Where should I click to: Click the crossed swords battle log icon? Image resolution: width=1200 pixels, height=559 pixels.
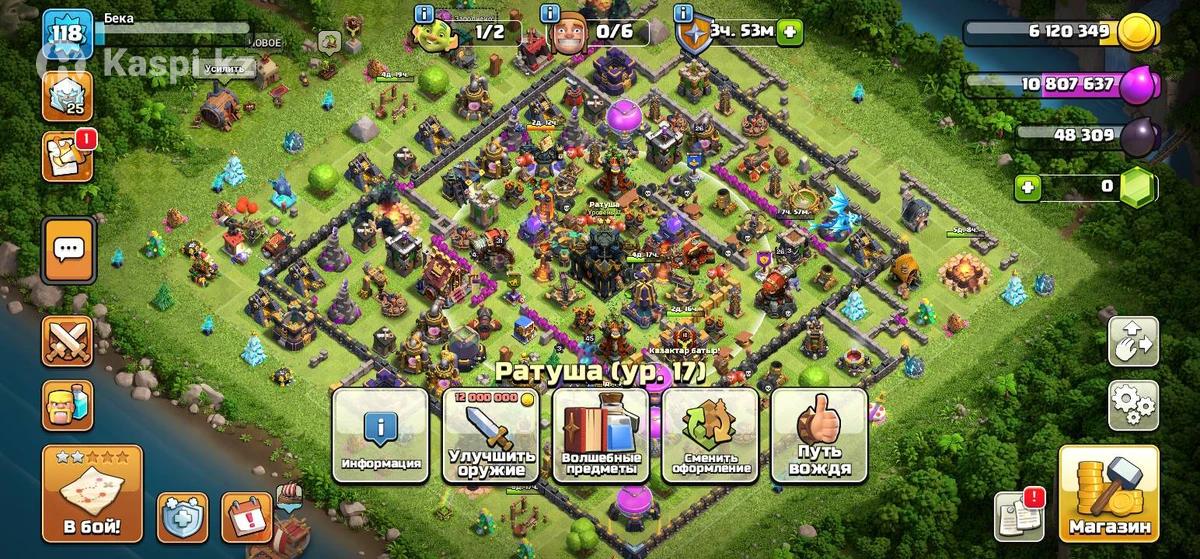click(x=68, y=342)
